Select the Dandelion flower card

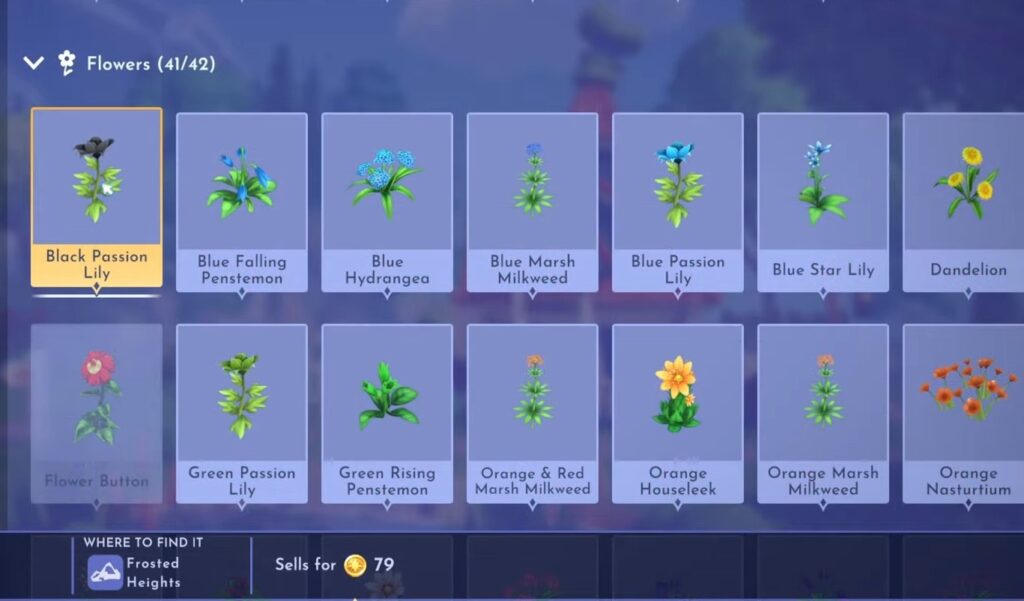click(x=966, y=201)
